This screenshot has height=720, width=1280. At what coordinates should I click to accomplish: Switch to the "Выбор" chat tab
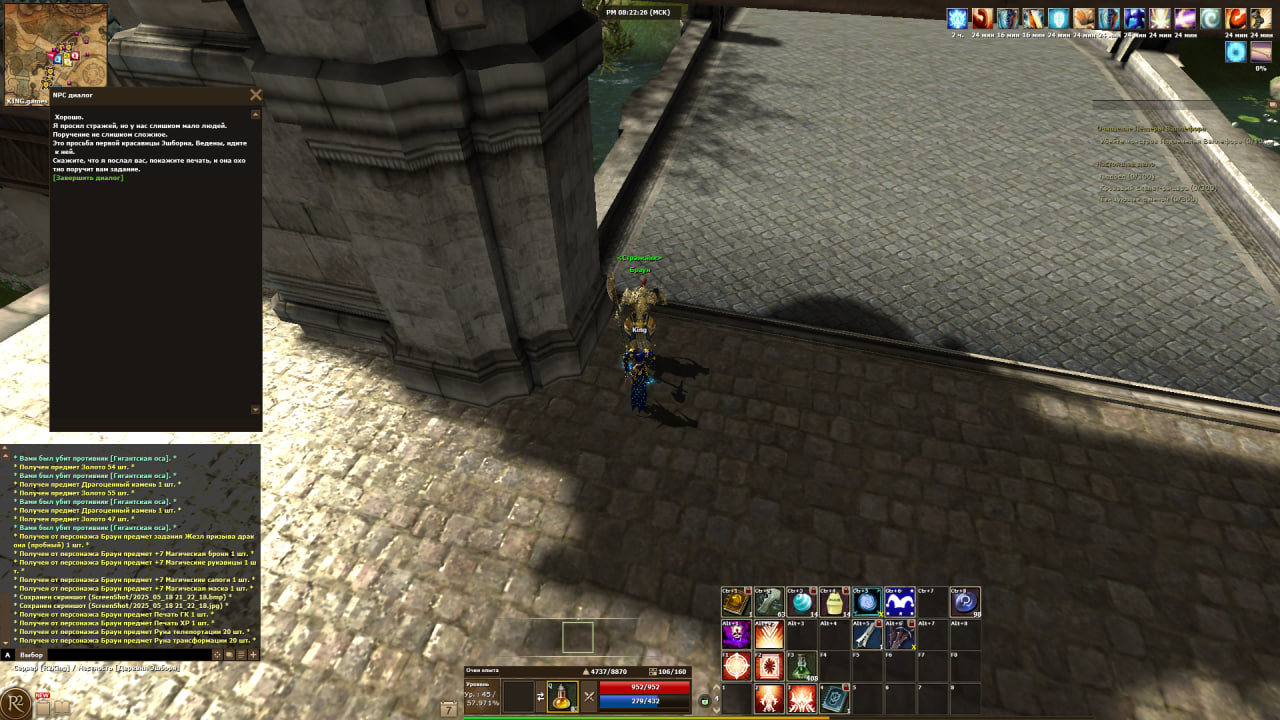(x=32, y=655)
